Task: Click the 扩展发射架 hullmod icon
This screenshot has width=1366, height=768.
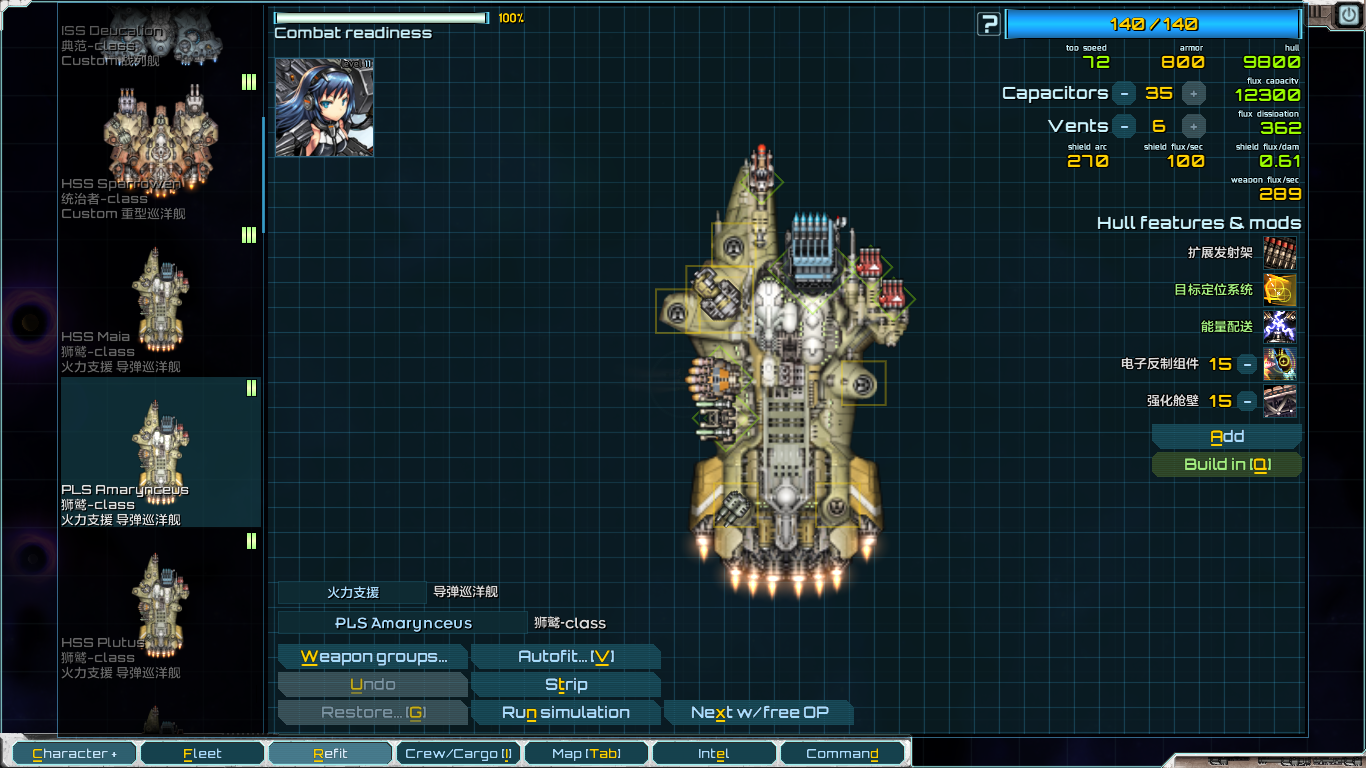Action: (x=1281, y=253)
